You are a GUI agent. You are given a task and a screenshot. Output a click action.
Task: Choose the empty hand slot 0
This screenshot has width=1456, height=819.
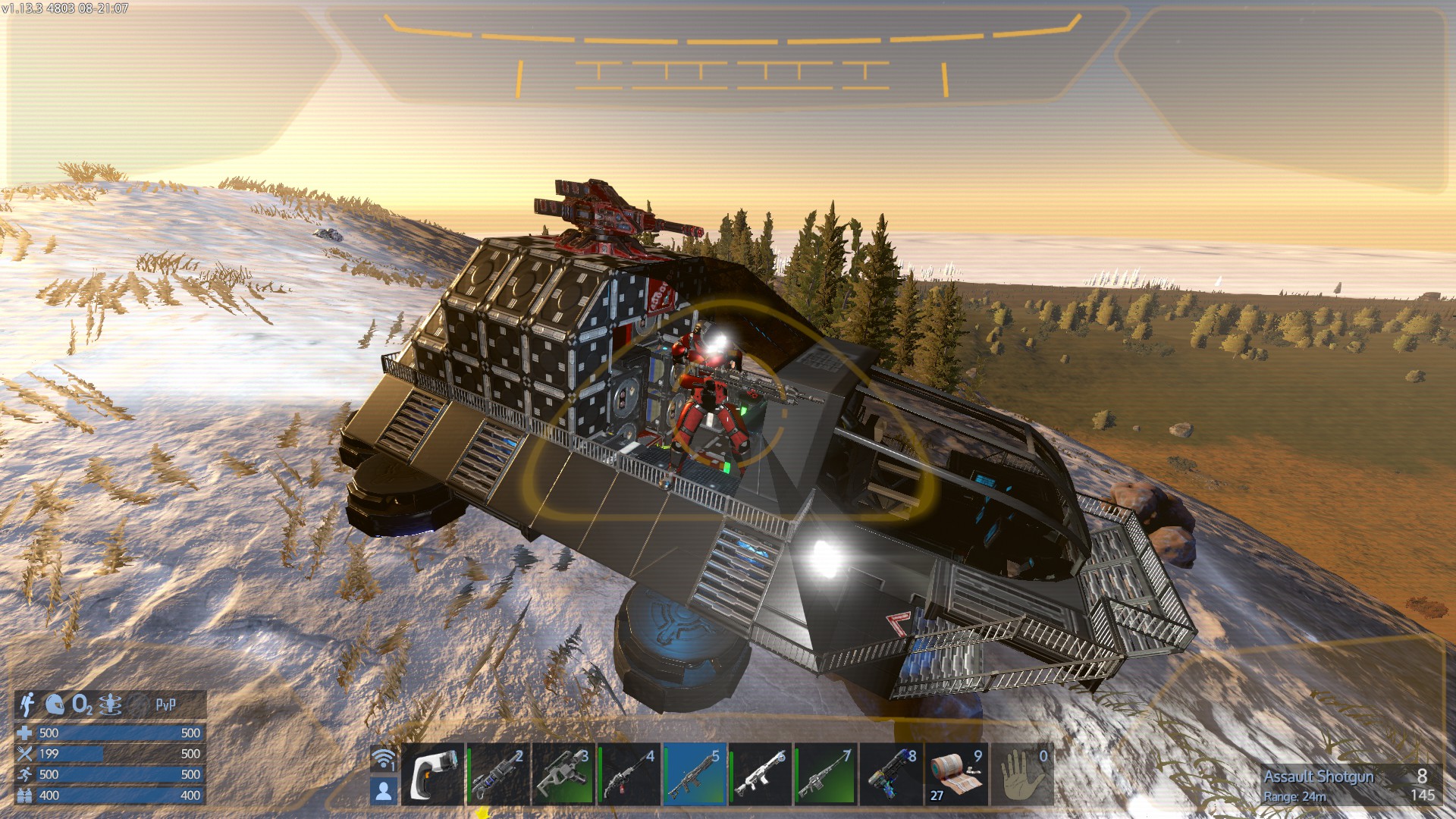pyautogui.click(x=1021, y=774)
